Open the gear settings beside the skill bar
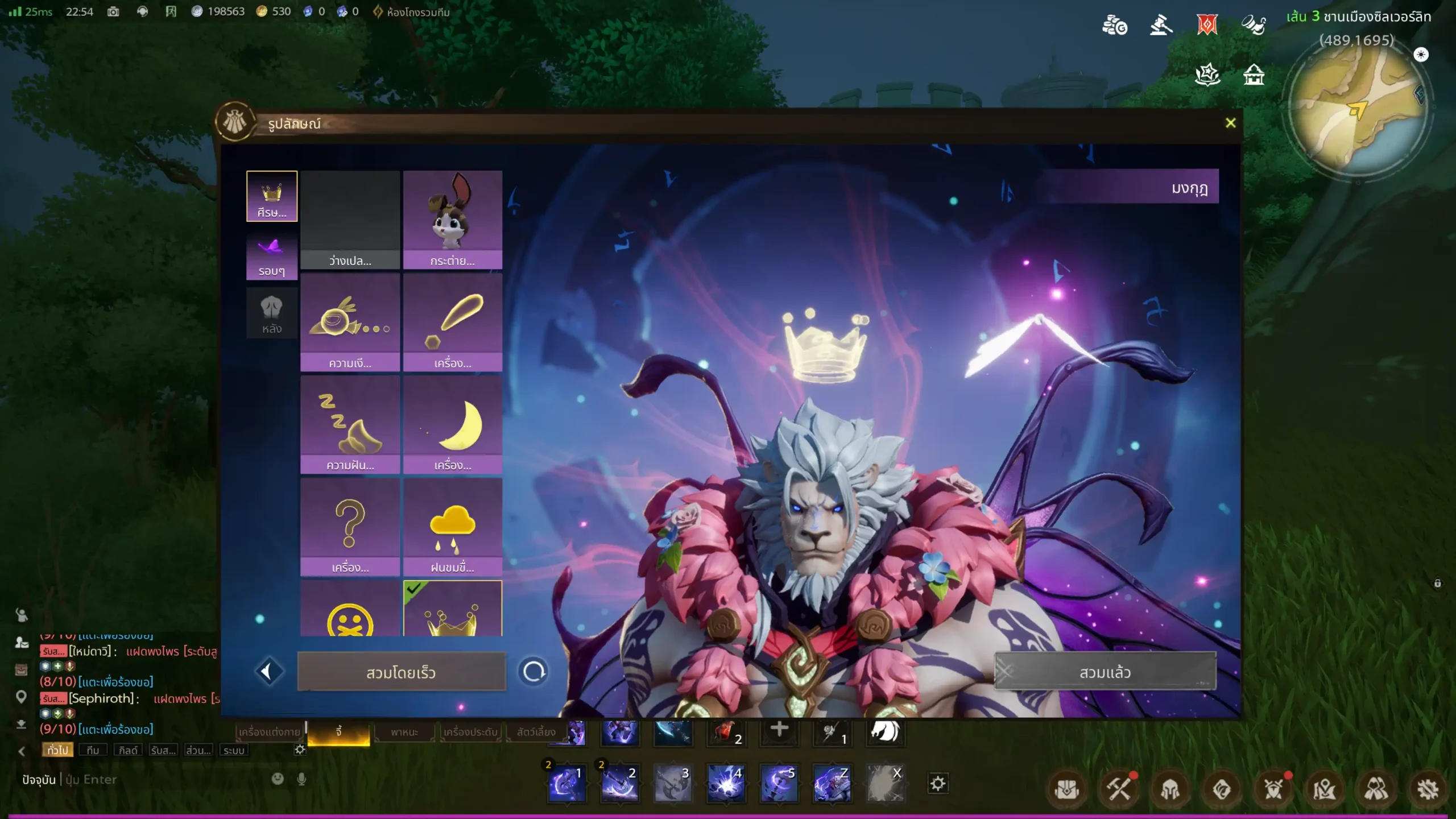Image resolution: width=1456 pixels, height=819 pixels. pos(938,784)
